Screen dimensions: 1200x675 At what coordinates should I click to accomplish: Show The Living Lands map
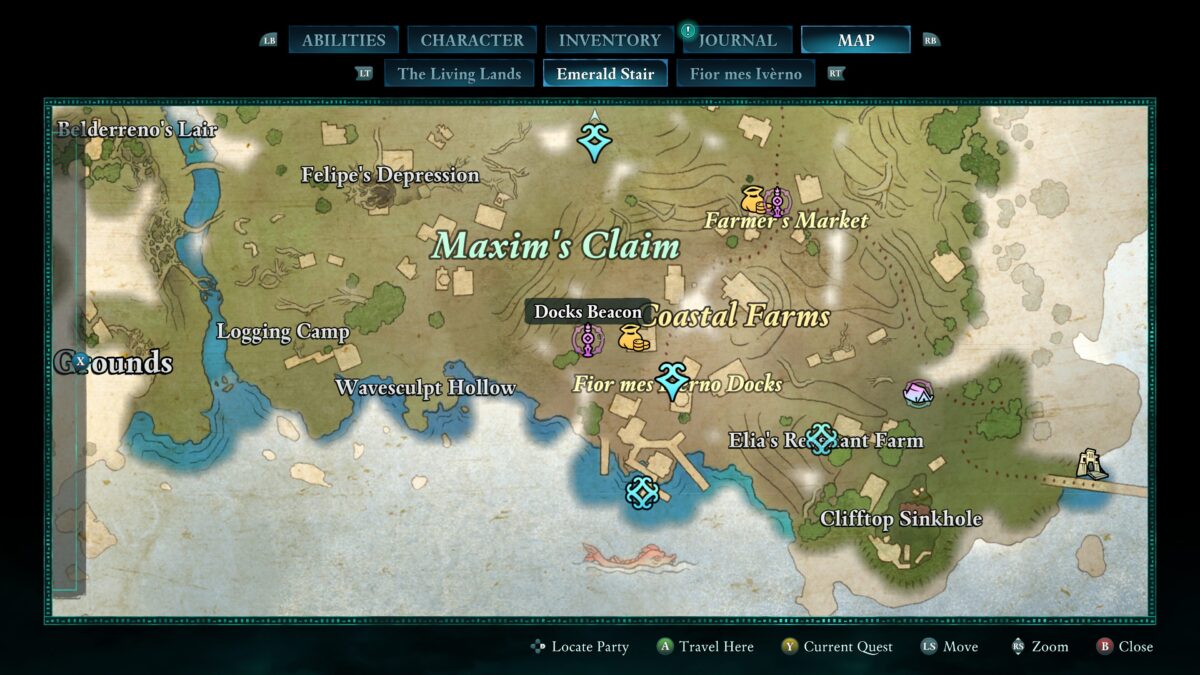[x=459, y=73]
